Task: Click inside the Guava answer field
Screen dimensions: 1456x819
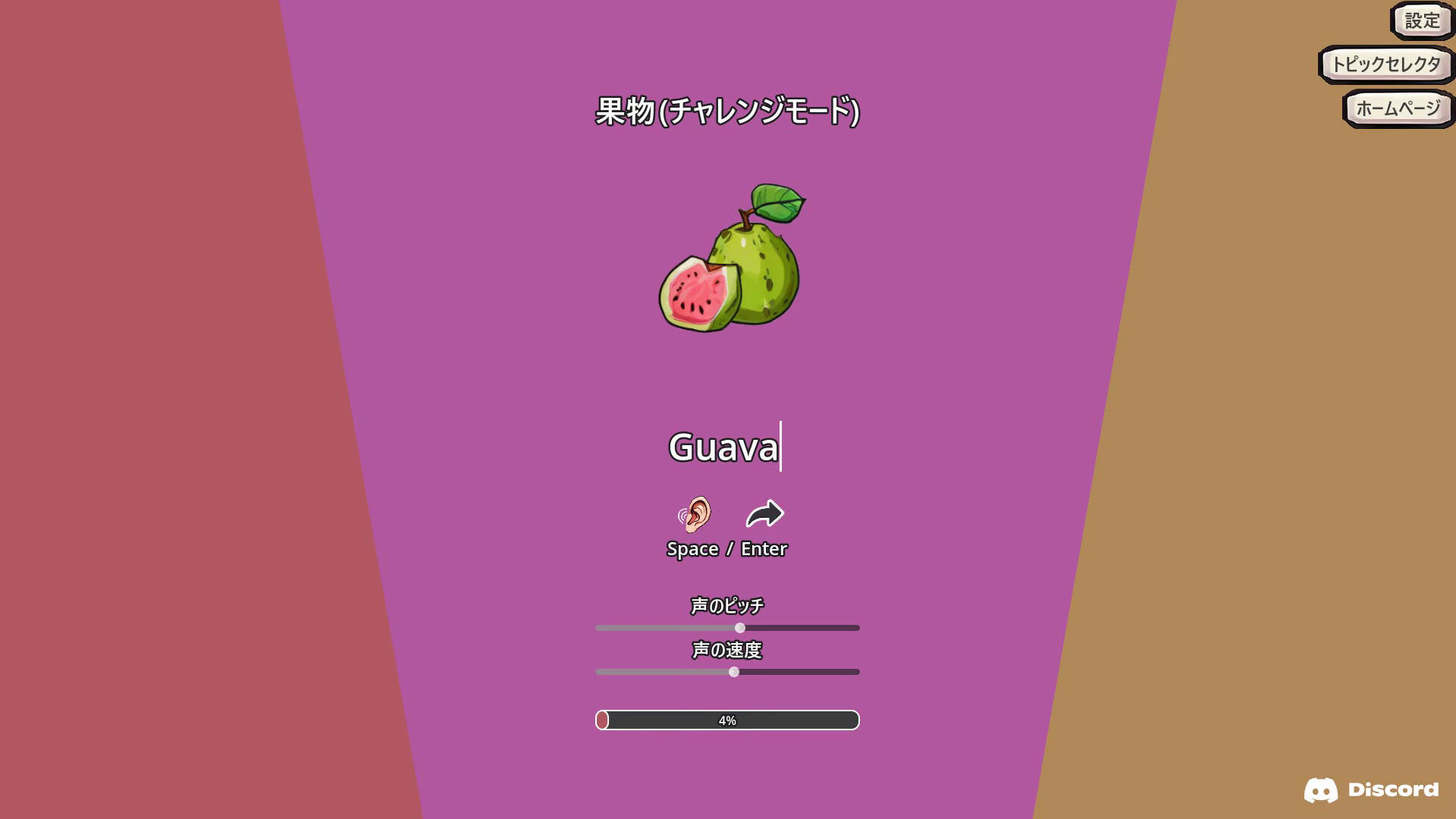Action: tap(723, 449)
